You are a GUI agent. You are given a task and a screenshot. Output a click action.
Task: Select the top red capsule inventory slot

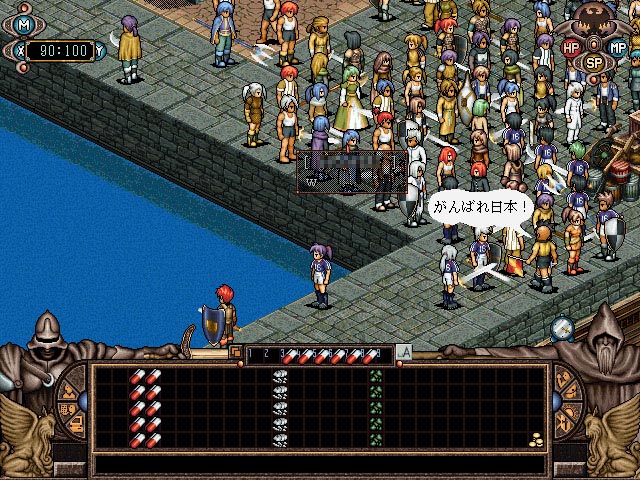point(145,377)
